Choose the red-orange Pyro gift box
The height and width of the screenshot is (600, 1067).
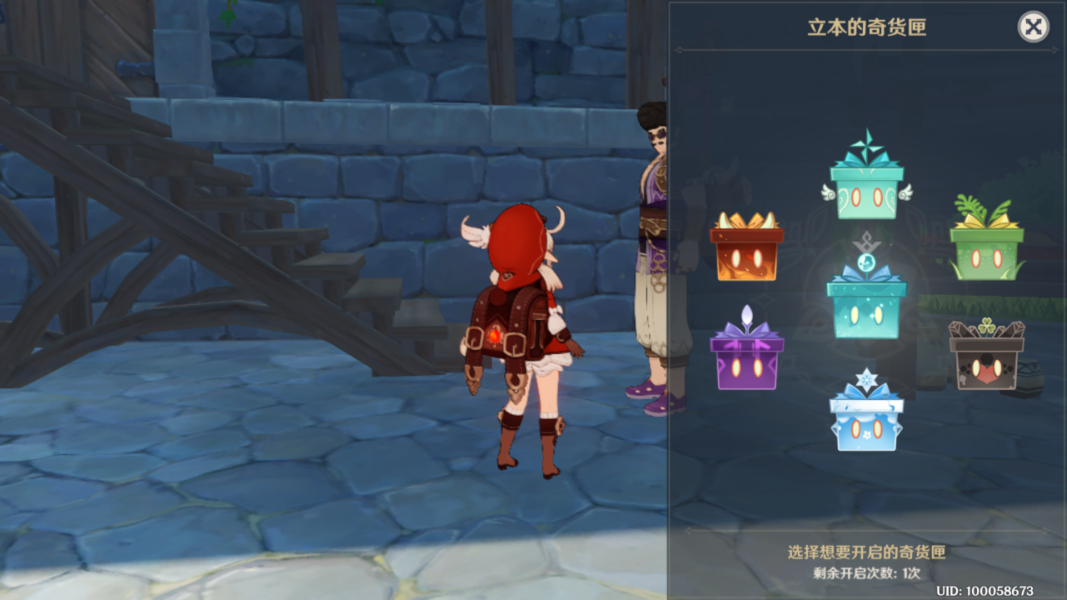(x=747, y=251)
